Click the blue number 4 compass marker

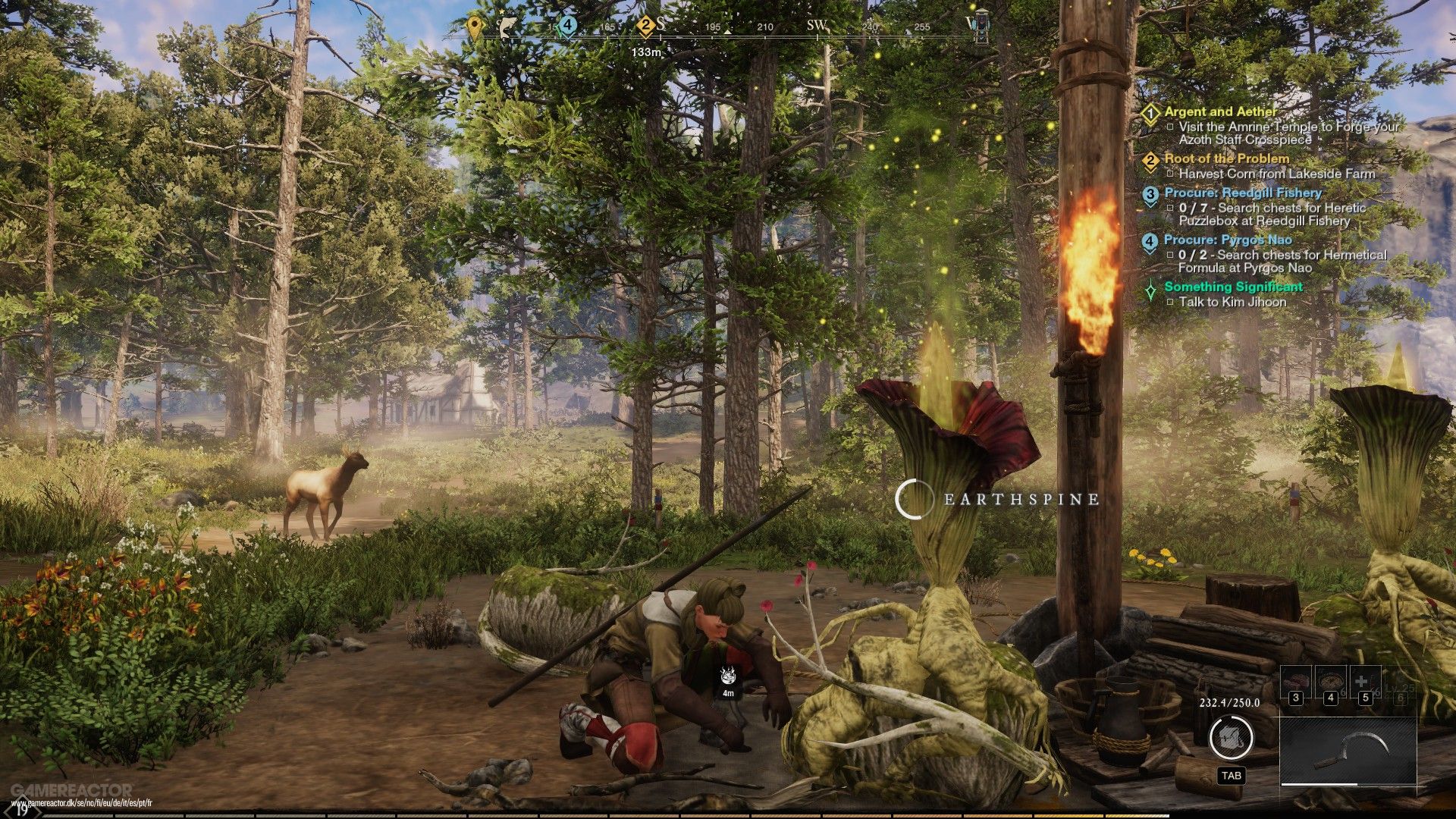[x=567, y=27]
